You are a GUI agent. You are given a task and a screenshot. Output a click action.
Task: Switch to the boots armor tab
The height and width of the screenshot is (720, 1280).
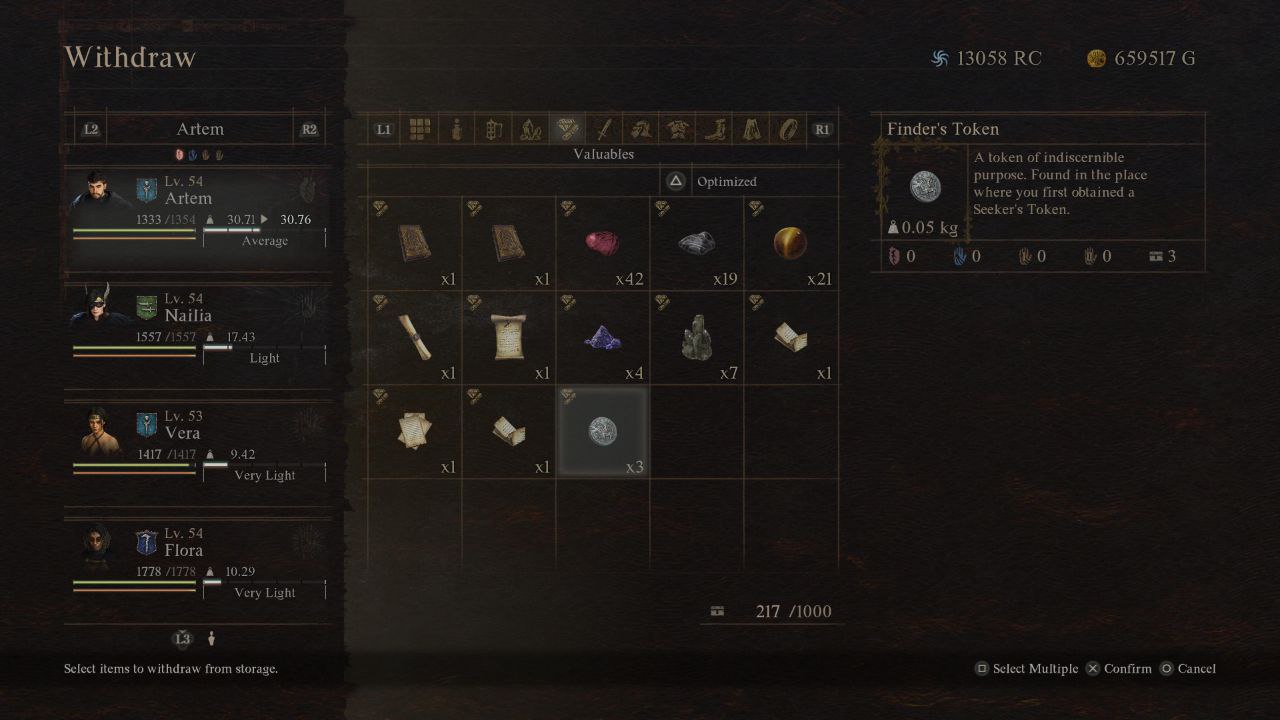[x=715, y=129]
